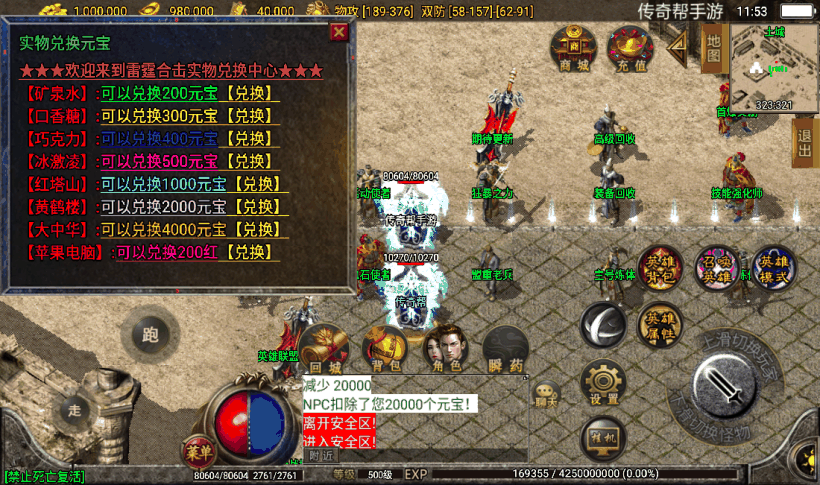This screenshot has width=820, height=485.
Task: Close the 实物兑换元宝 exchange window
Action: click(340, 31)
